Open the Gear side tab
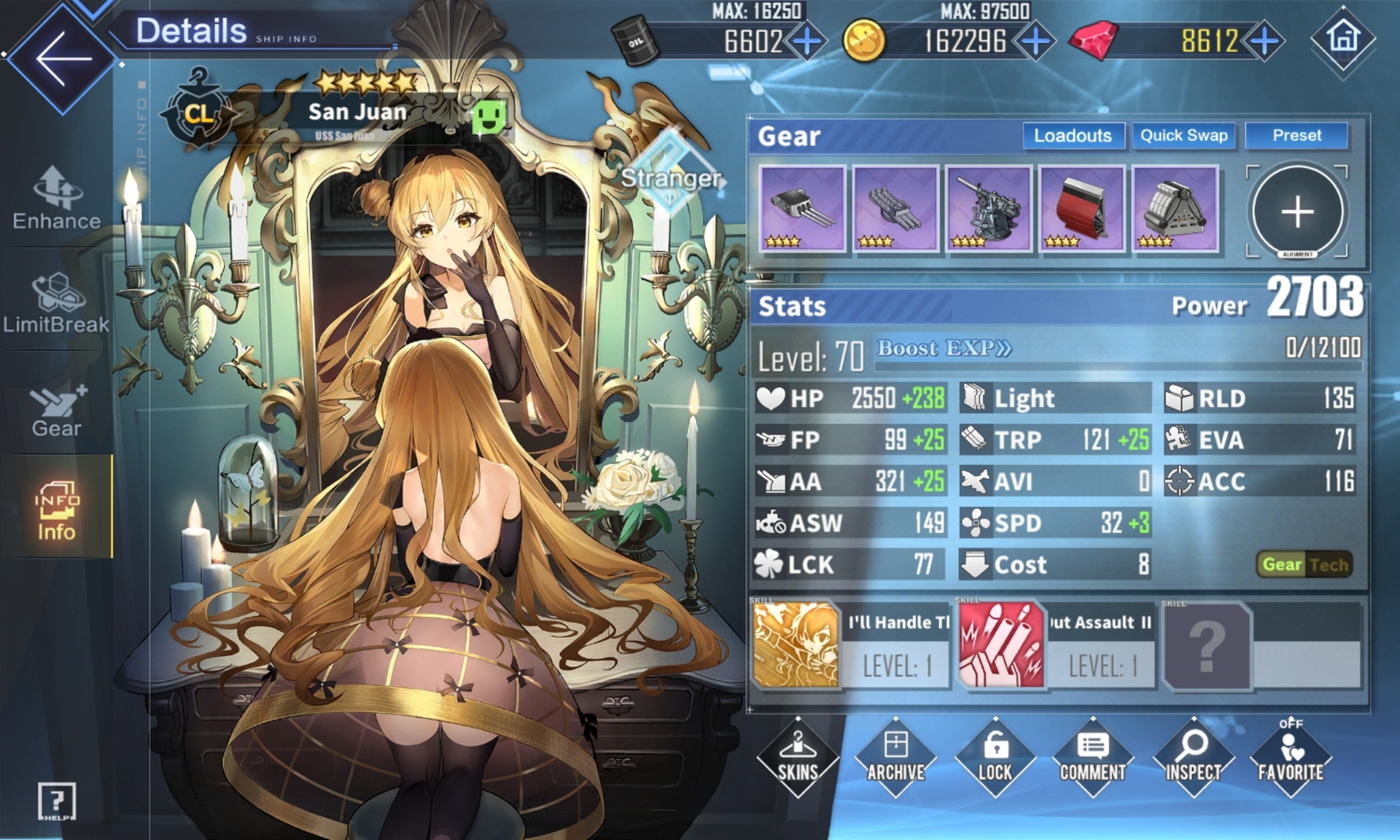Viewport: 1400px width, 840px height. click(x=57, y=410)
